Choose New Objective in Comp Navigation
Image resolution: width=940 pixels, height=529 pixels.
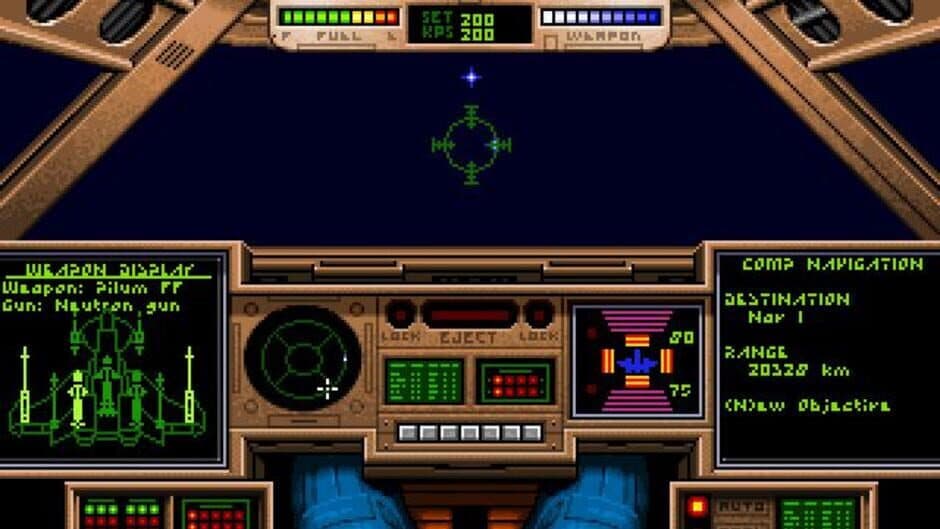pyautogui.click(x=808, y=405)
